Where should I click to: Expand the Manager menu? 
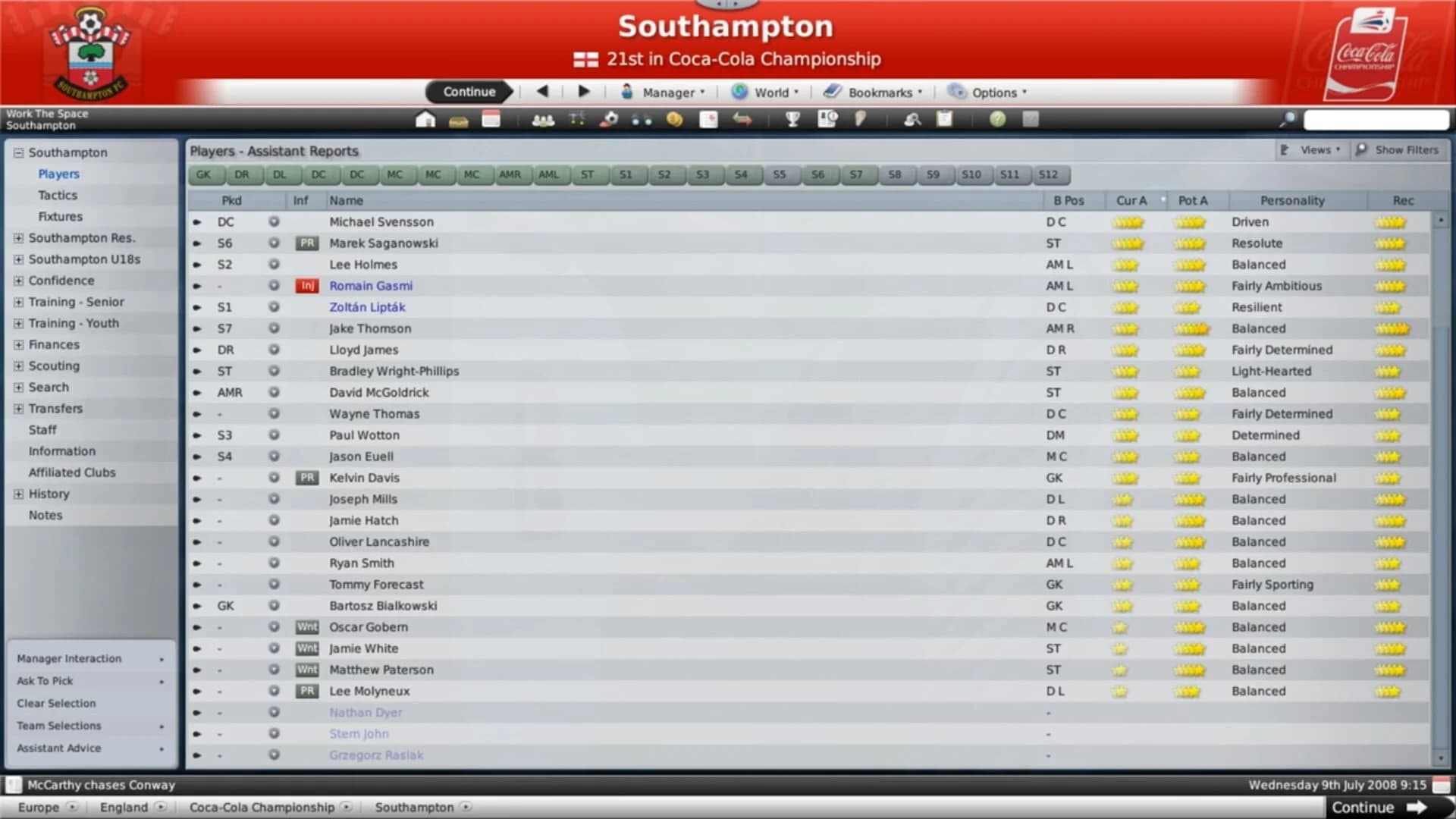667,92
